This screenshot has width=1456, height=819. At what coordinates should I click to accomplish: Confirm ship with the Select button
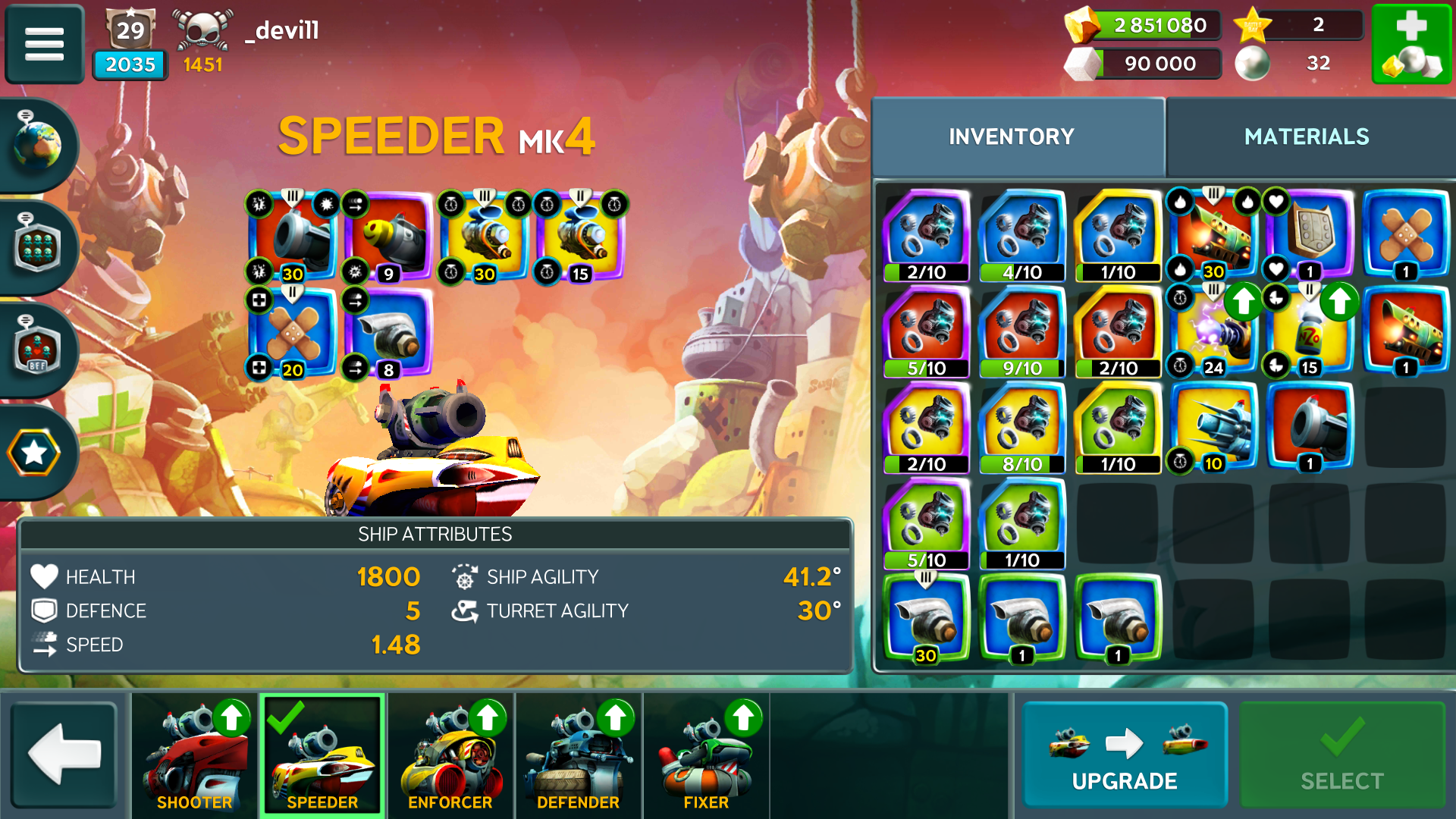(1341, 755)
